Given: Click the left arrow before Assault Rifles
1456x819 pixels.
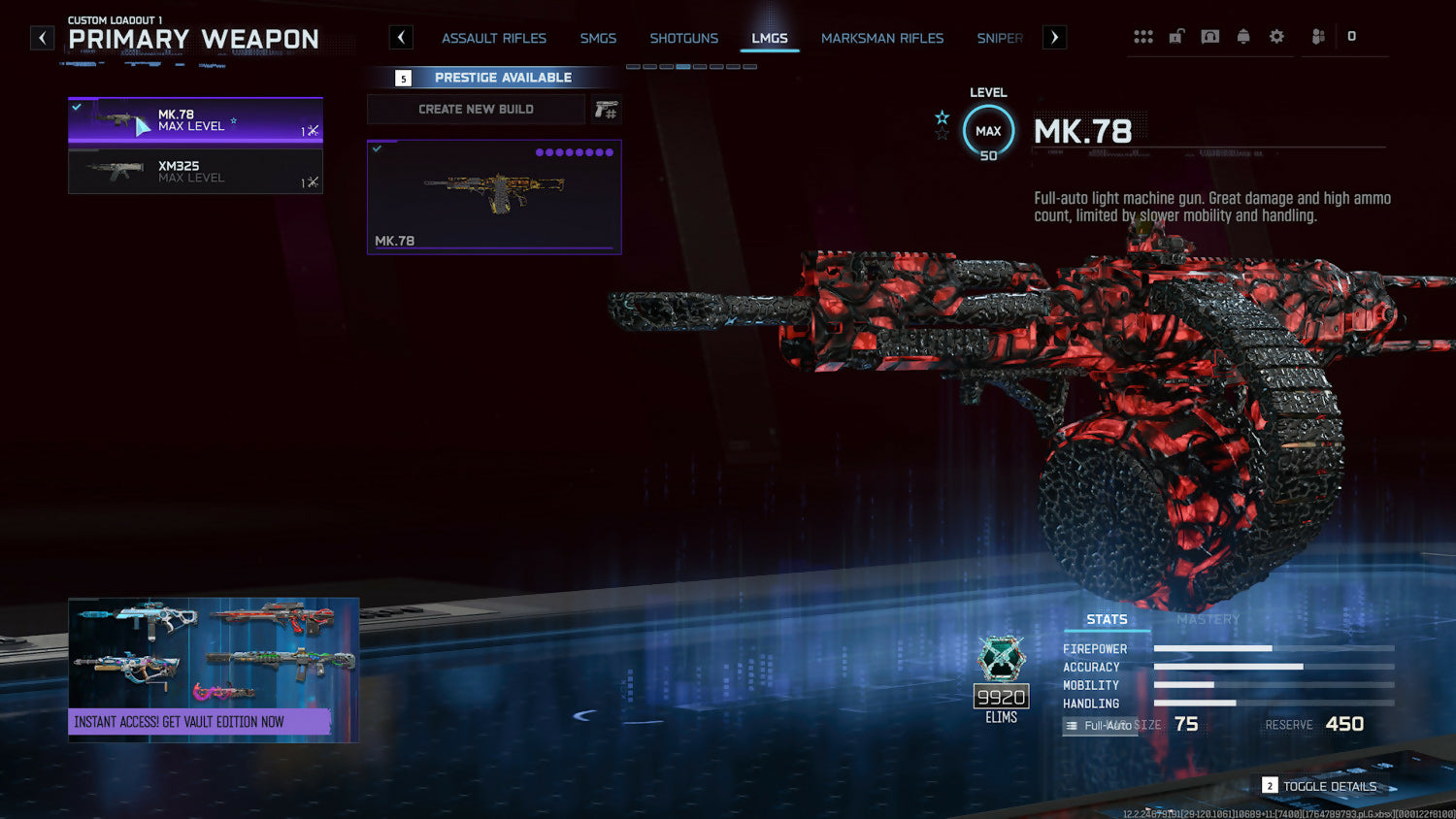Looking at the screenshot, I should click(401, 38).
